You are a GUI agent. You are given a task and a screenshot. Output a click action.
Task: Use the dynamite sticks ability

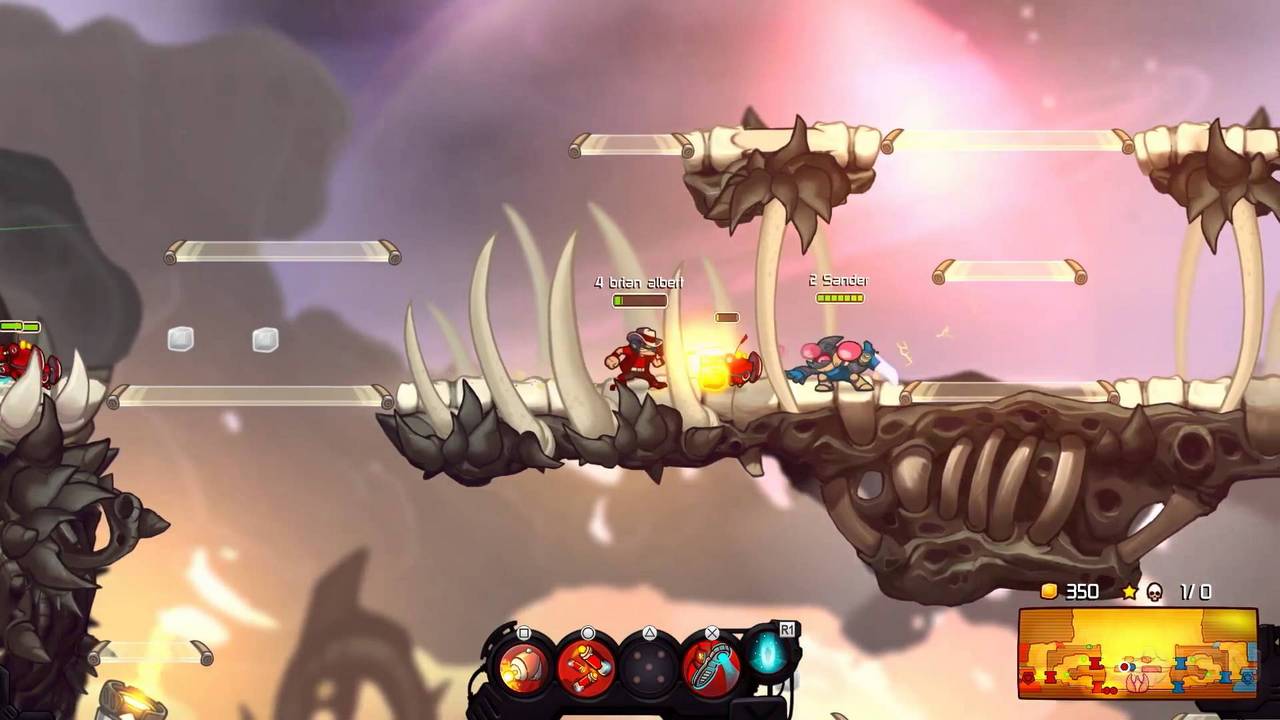point(586,667)
